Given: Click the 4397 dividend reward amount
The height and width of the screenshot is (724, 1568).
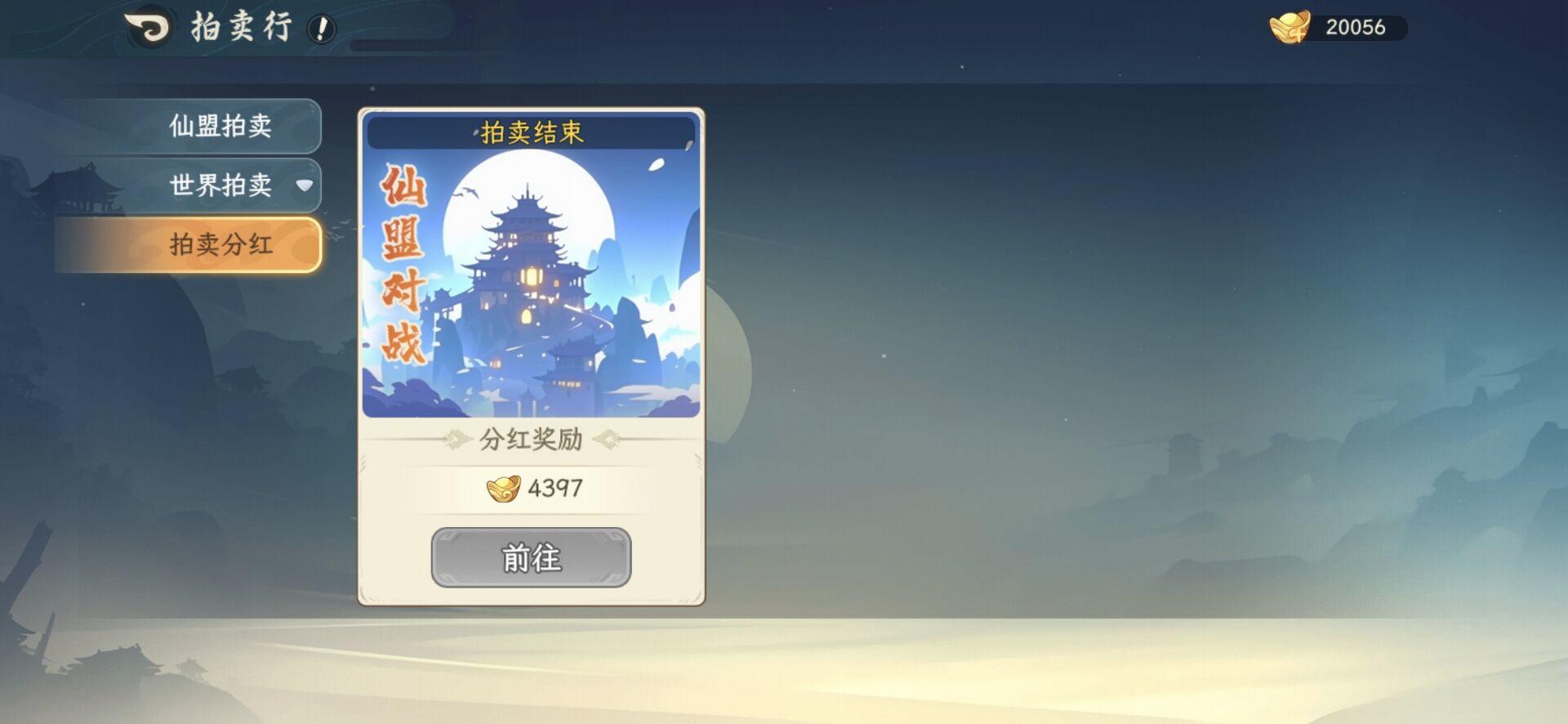Looking at the screenshot, I should coord(554,489).
